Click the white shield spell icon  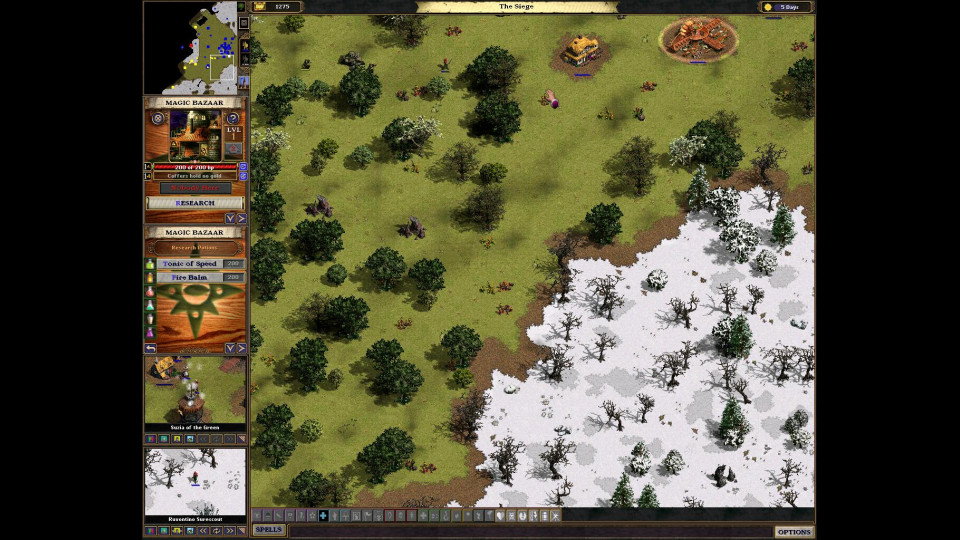[500, 516]
